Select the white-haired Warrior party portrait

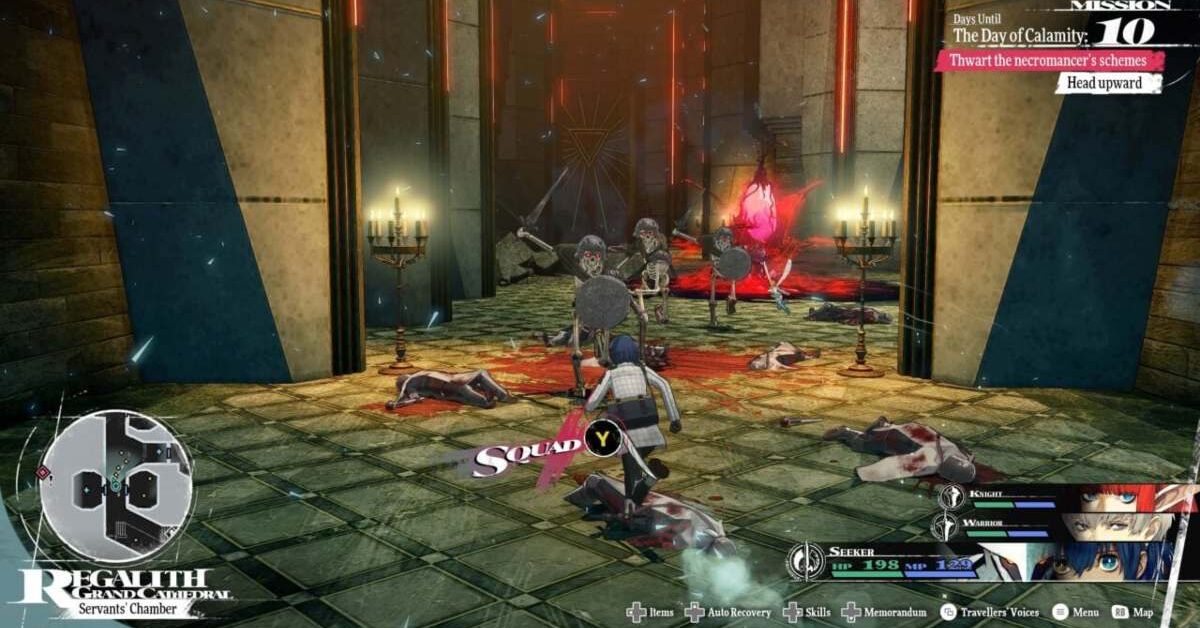click(x=1112, y=525)
